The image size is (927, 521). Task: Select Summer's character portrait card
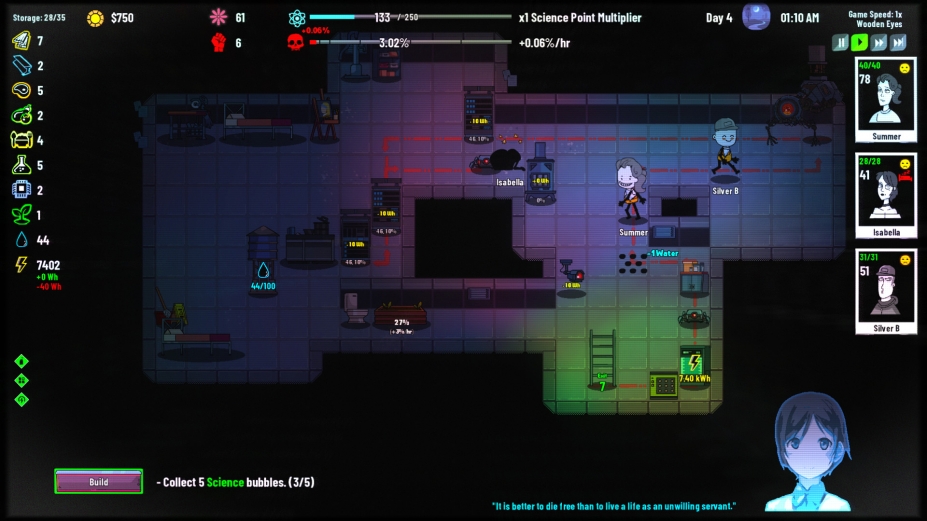[886, 100]
